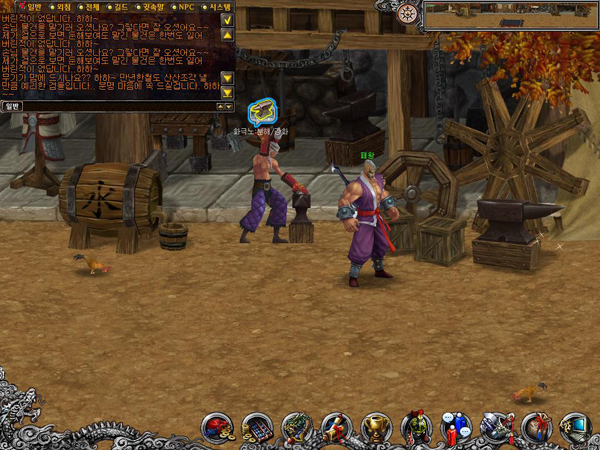This screenshot has height=450, width=600.
Task: Jump to the bottom of chat log
Action: [x=227, y=92]
